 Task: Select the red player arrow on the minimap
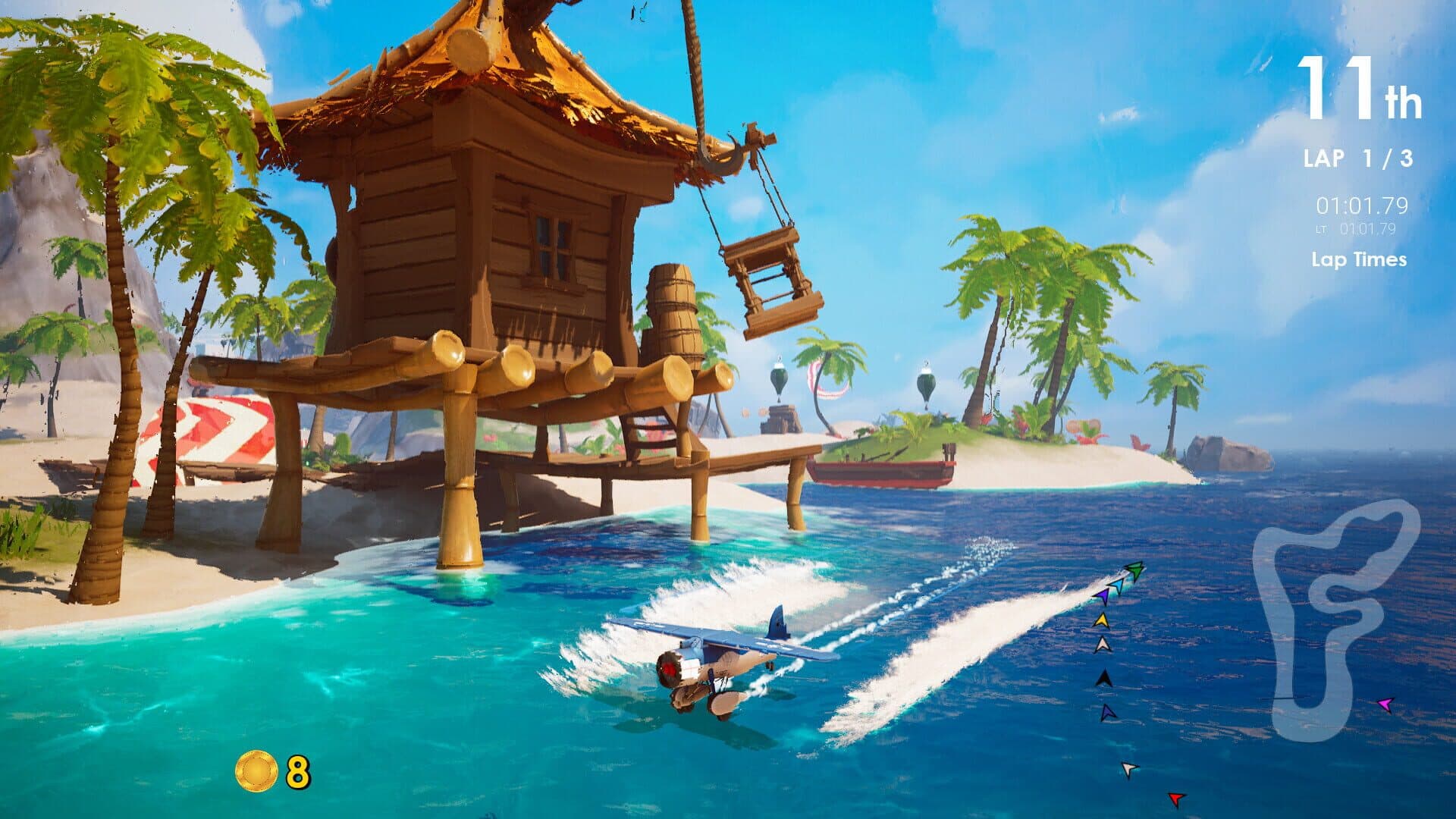(1176, 799)
